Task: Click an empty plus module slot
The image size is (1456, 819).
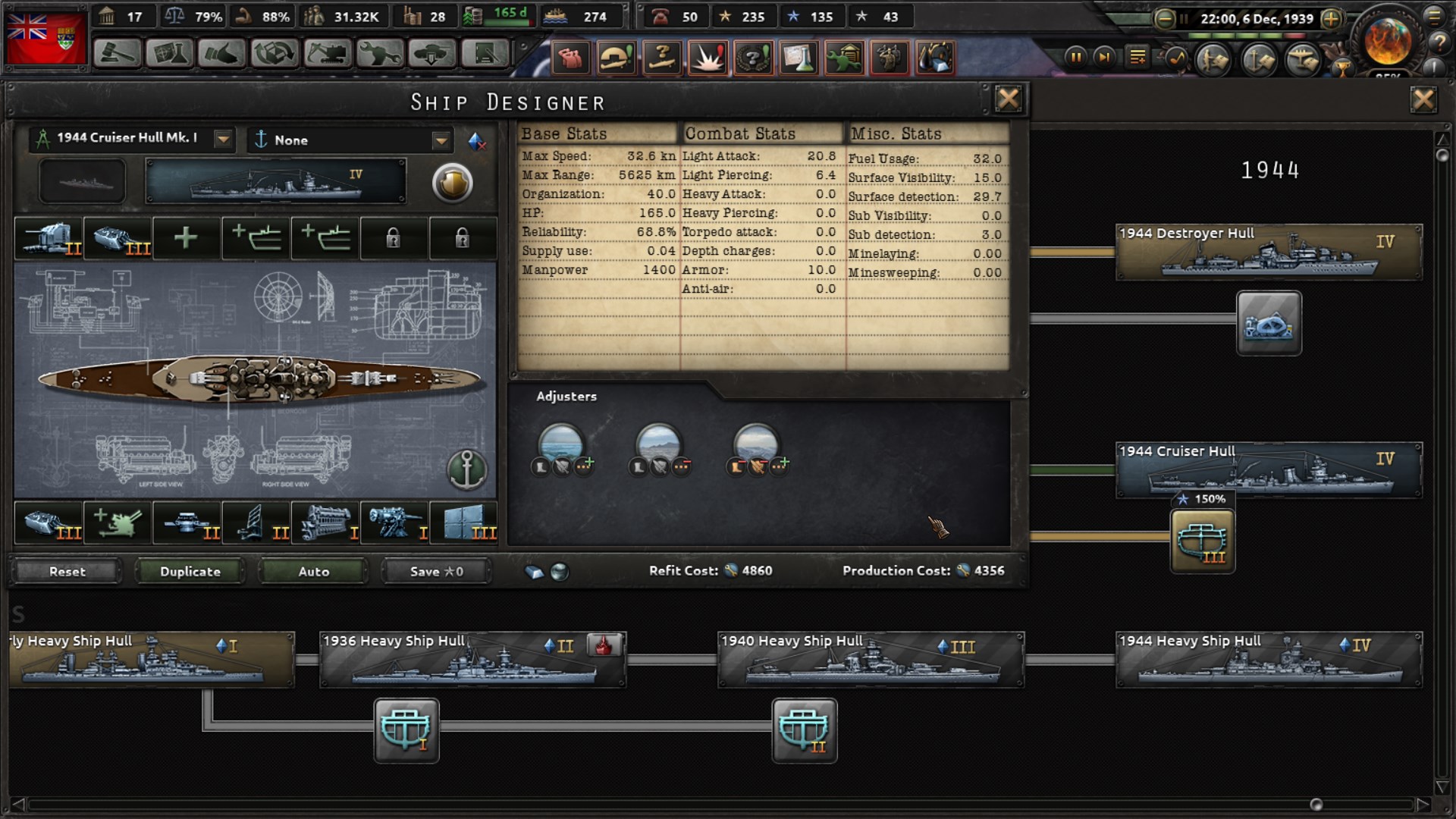Action: [x=186, y=237]
